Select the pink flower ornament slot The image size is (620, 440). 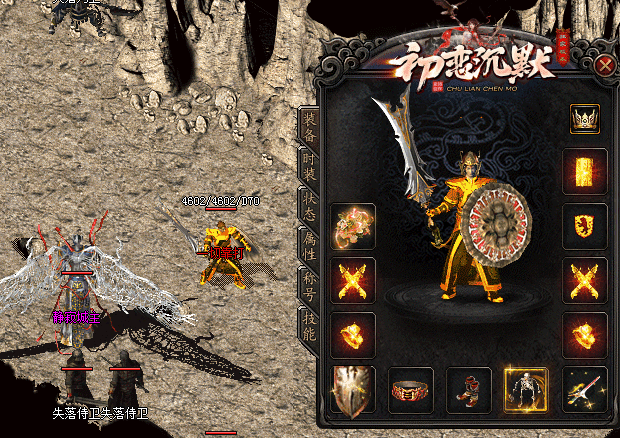(353, 226)
